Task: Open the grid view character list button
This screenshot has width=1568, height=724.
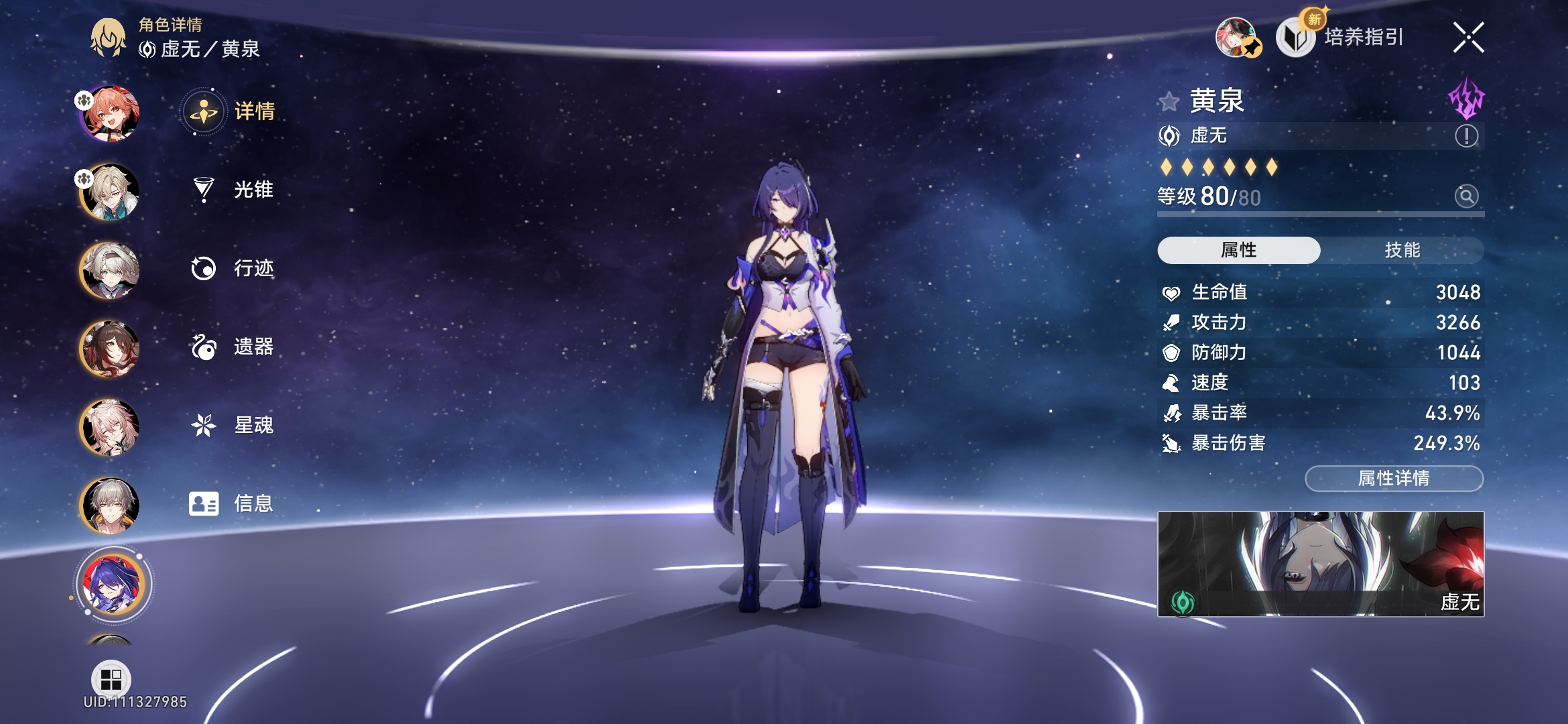Action: click(111, 679)
